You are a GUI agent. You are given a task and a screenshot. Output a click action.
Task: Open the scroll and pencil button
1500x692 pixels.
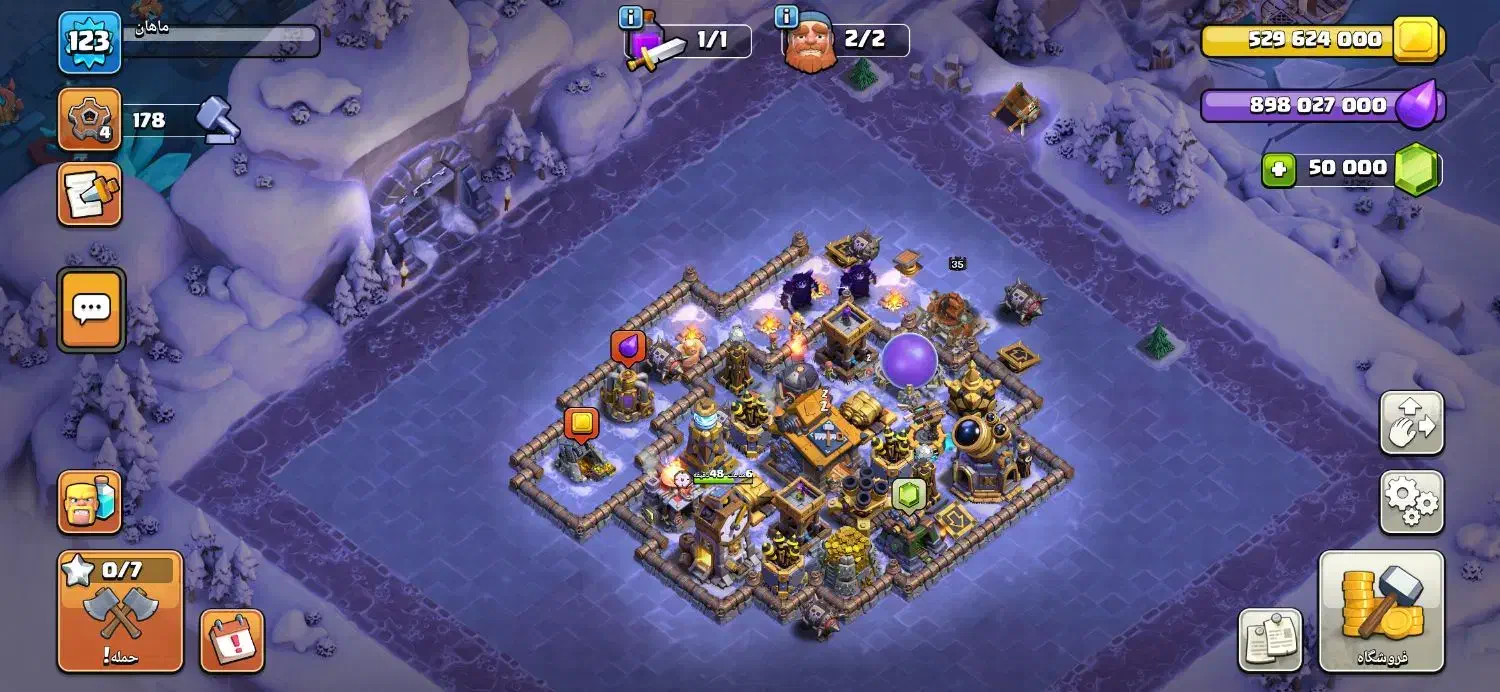point(89,194)
